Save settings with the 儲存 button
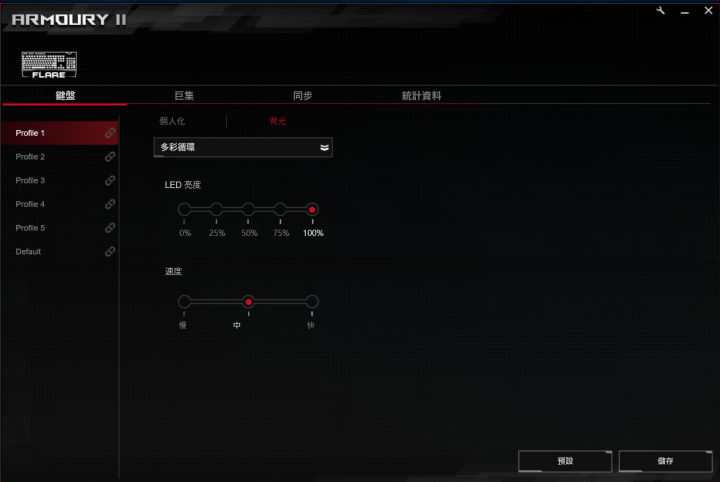This screenshot has width=720, height=482. point(665,461)
